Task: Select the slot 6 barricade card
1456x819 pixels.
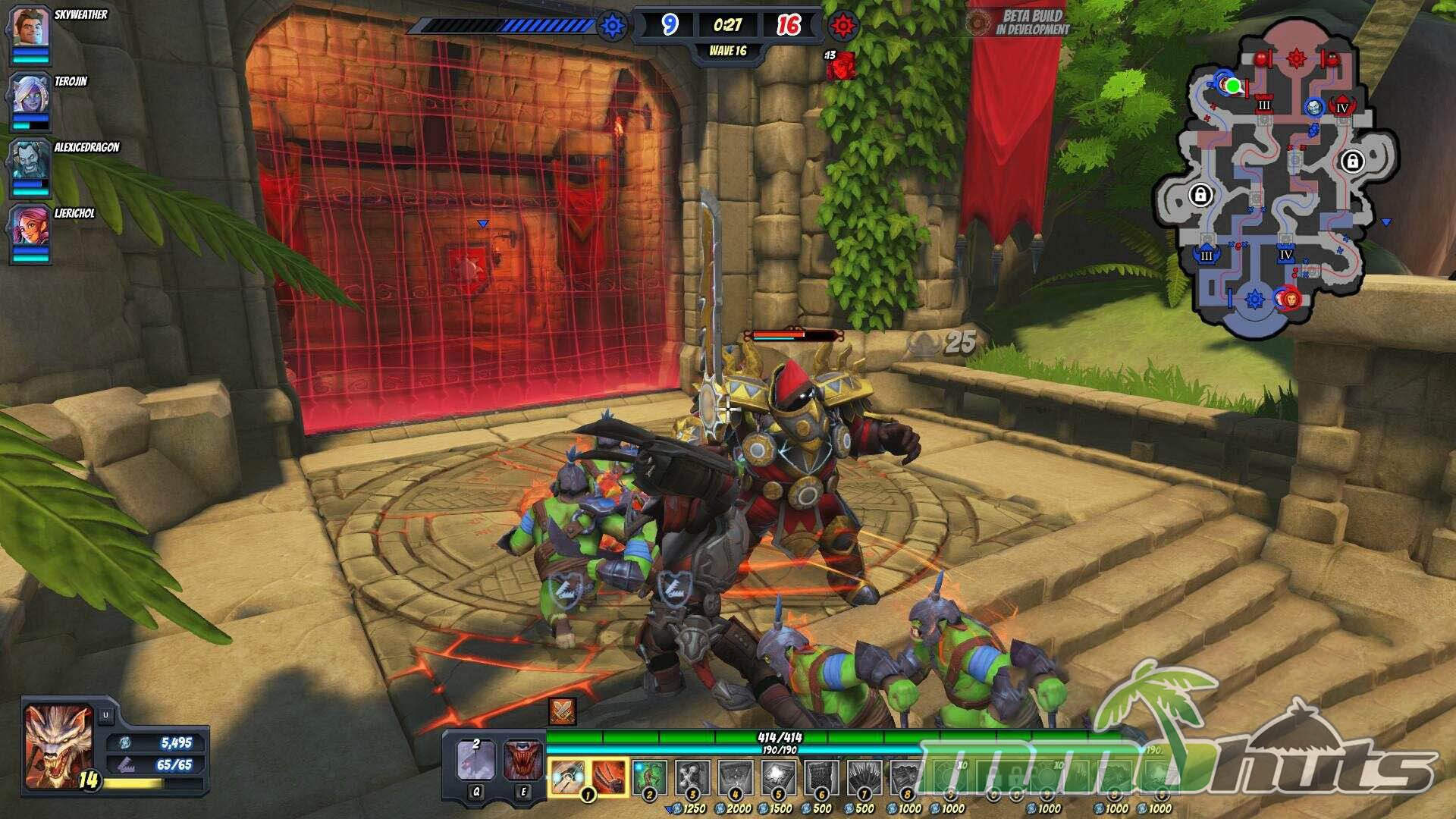Action: (x=821, y=777)
